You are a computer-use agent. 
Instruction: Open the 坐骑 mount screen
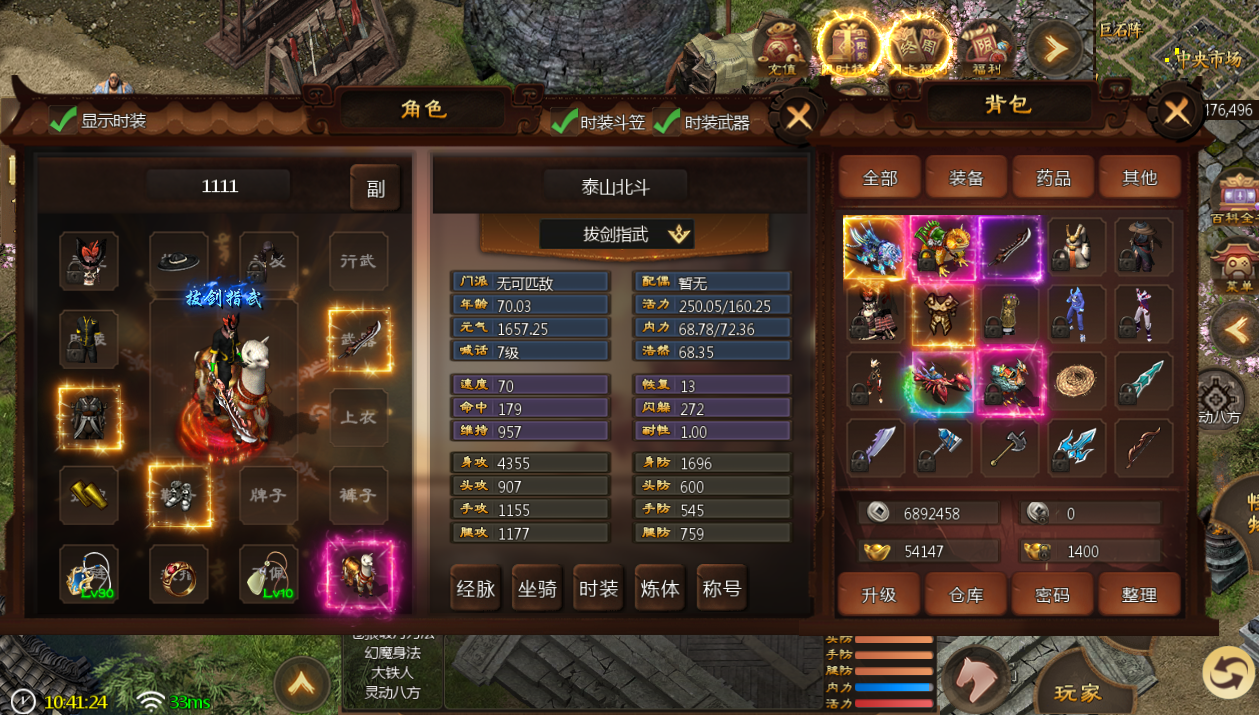(x=537, y=589)
